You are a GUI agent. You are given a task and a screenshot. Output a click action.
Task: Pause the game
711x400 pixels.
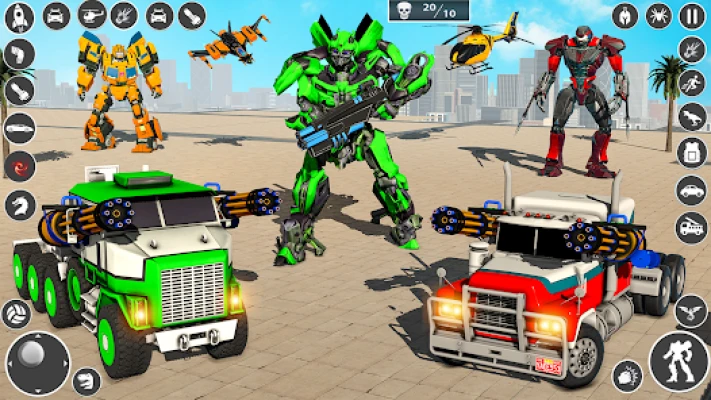[x=691, y=15]
